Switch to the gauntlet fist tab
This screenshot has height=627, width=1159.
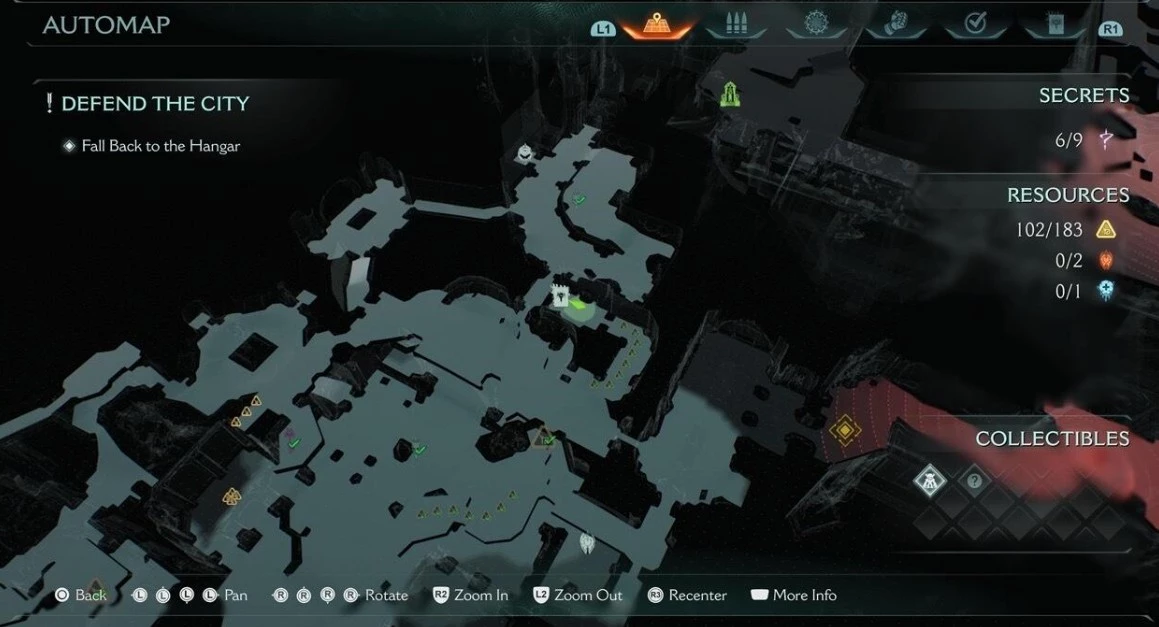point(896,25)
